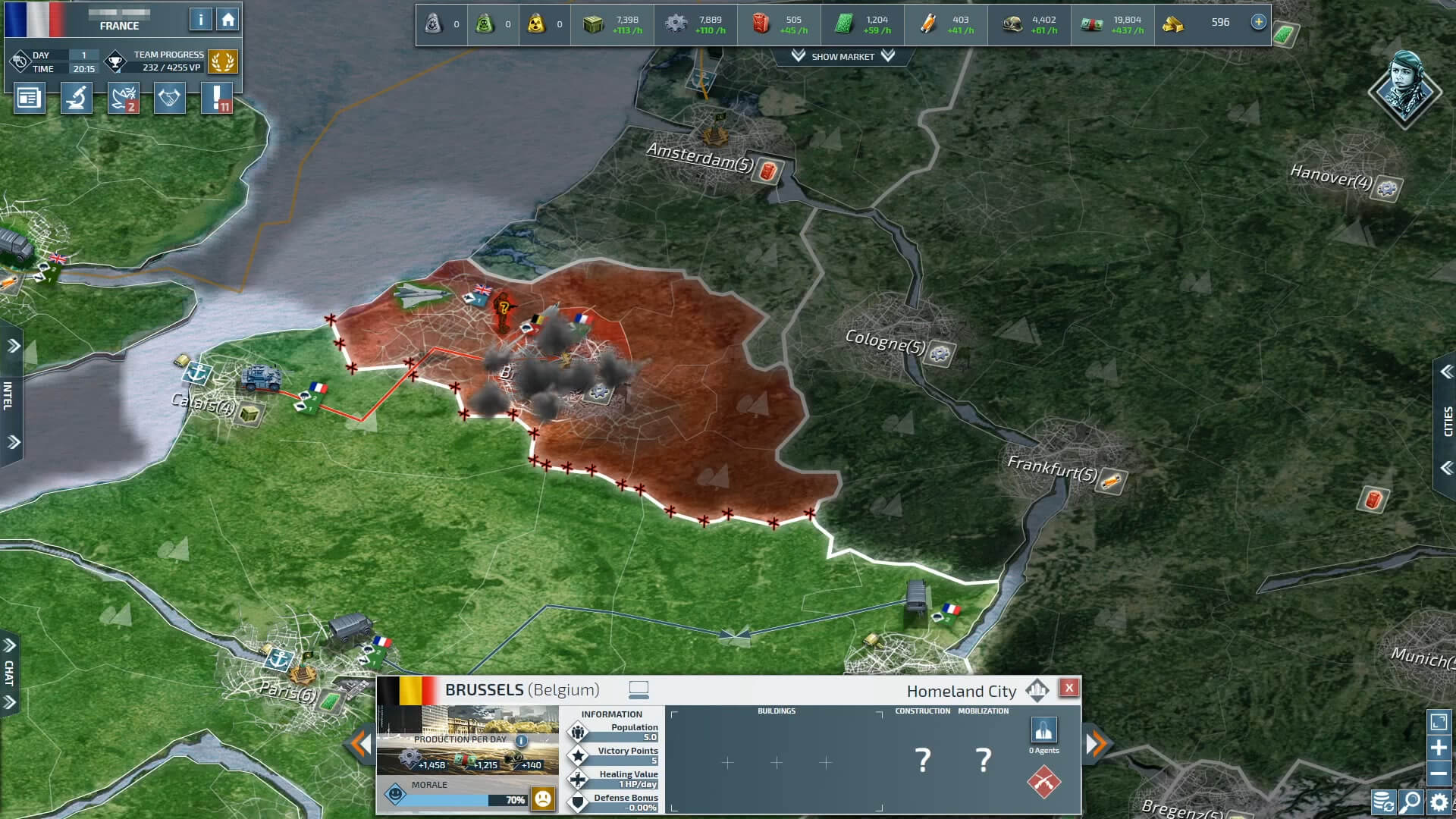Screen dimensions: 1456x819
Task: Add gold with the plus button
Action: 1258,22
